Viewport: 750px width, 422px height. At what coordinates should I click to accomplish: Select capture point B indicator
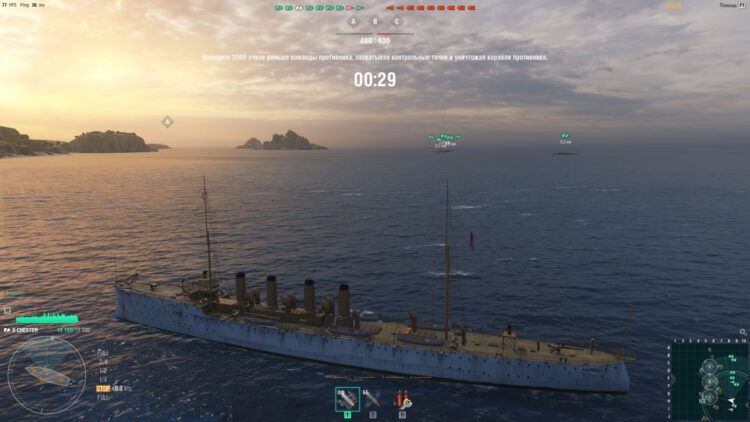[x=375, y=20]
